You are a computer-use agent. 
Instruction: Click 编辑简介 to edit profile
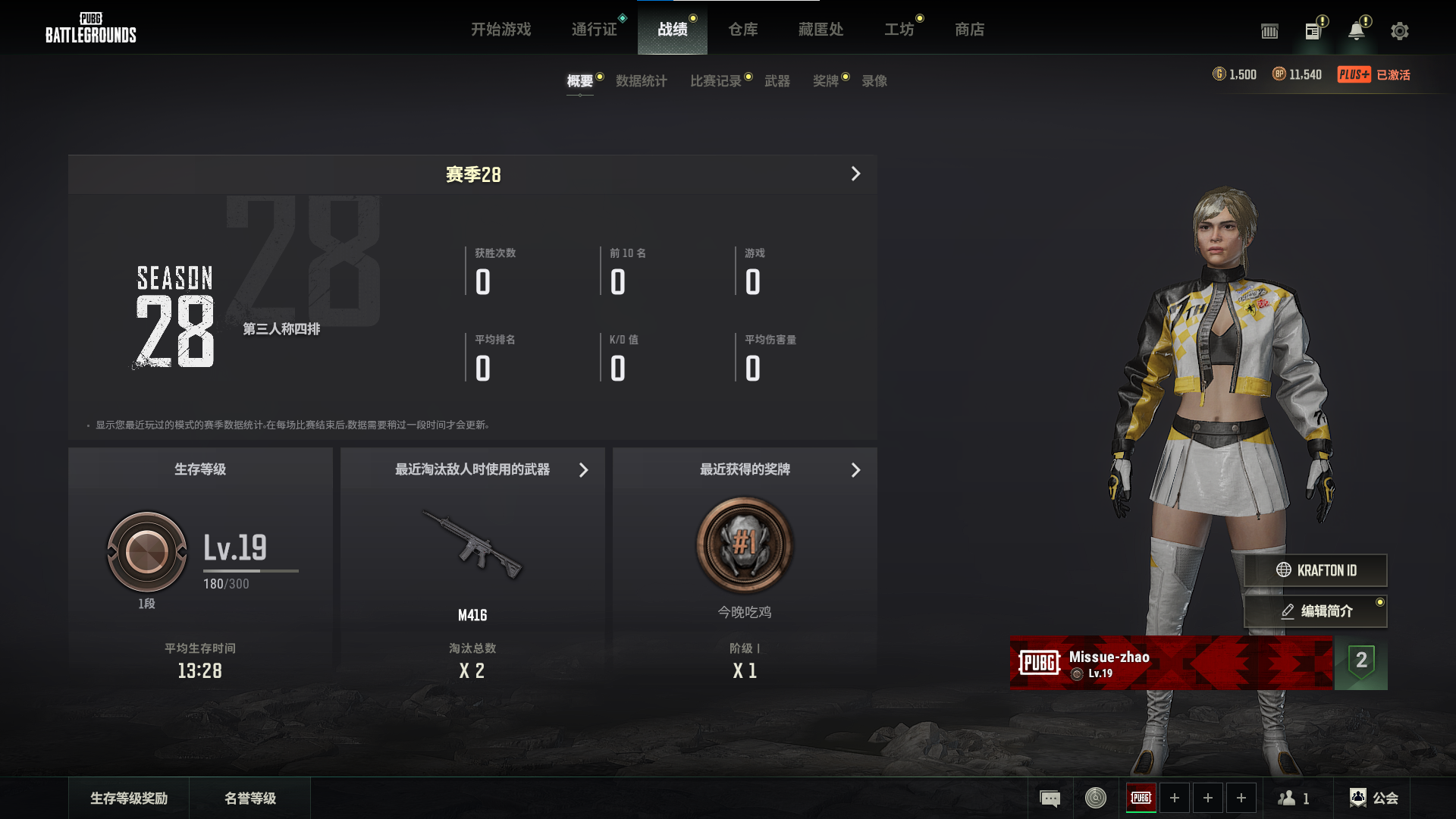[x=1316, y=611]
